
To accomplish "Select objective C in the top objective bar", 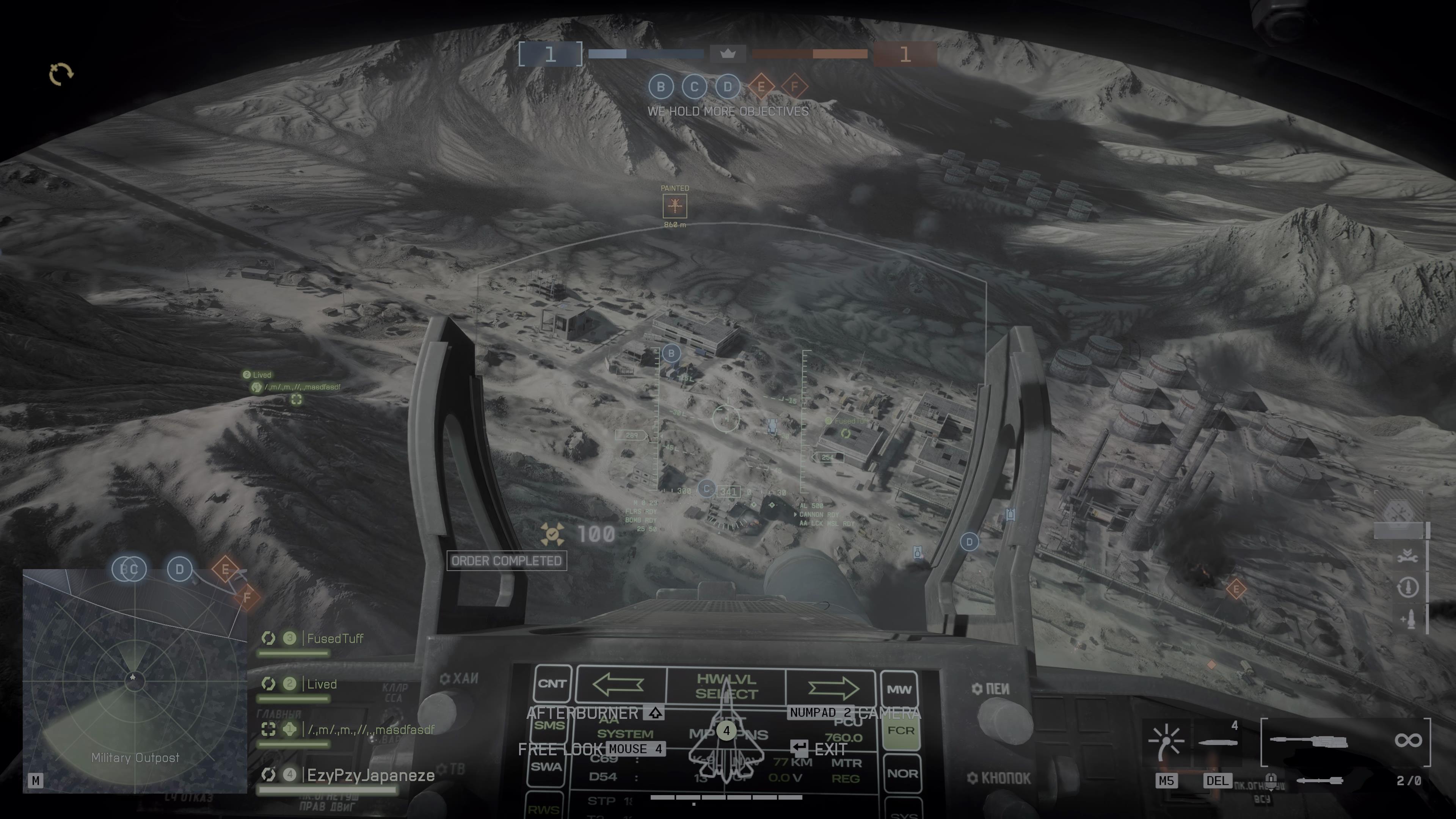I will pyautogui.click(x=694, y=87).
